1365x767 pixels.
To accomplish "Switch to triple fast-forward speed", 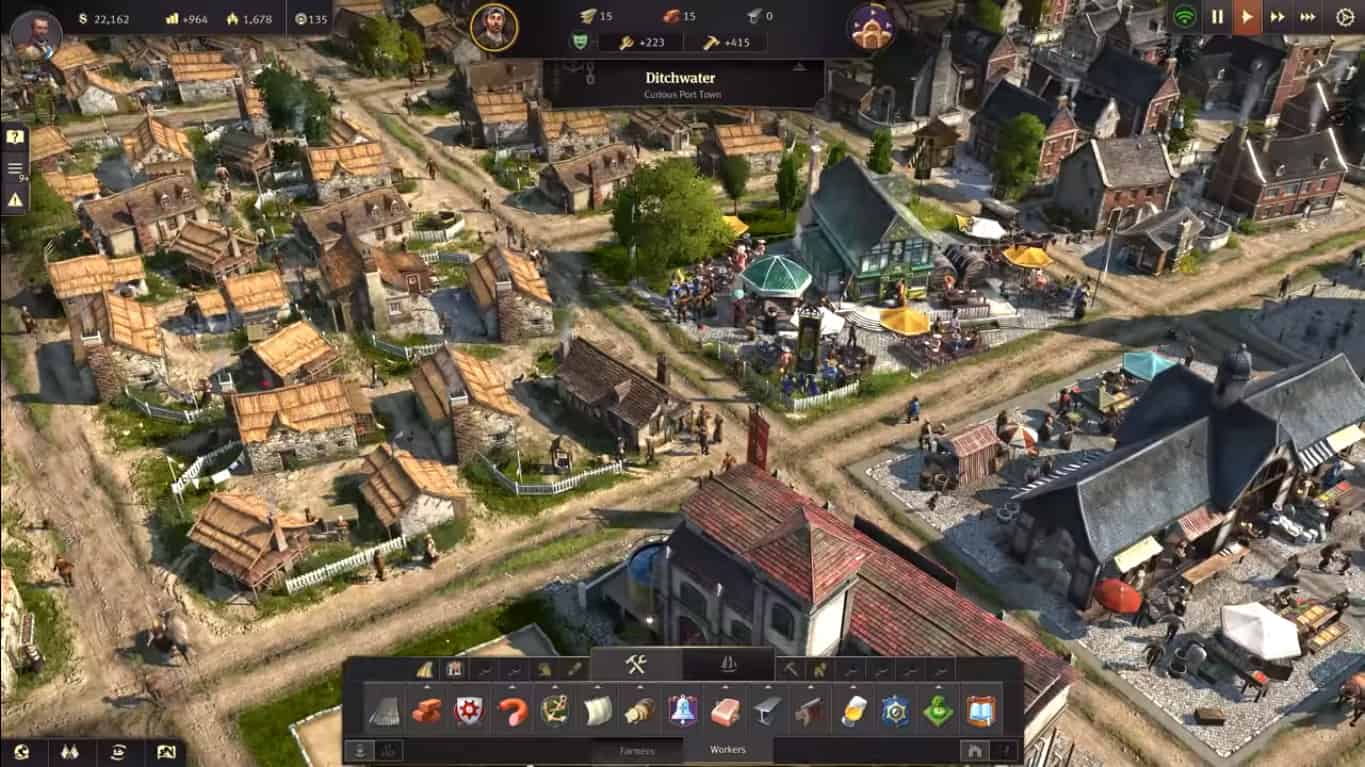I will tap(1307, 17).
